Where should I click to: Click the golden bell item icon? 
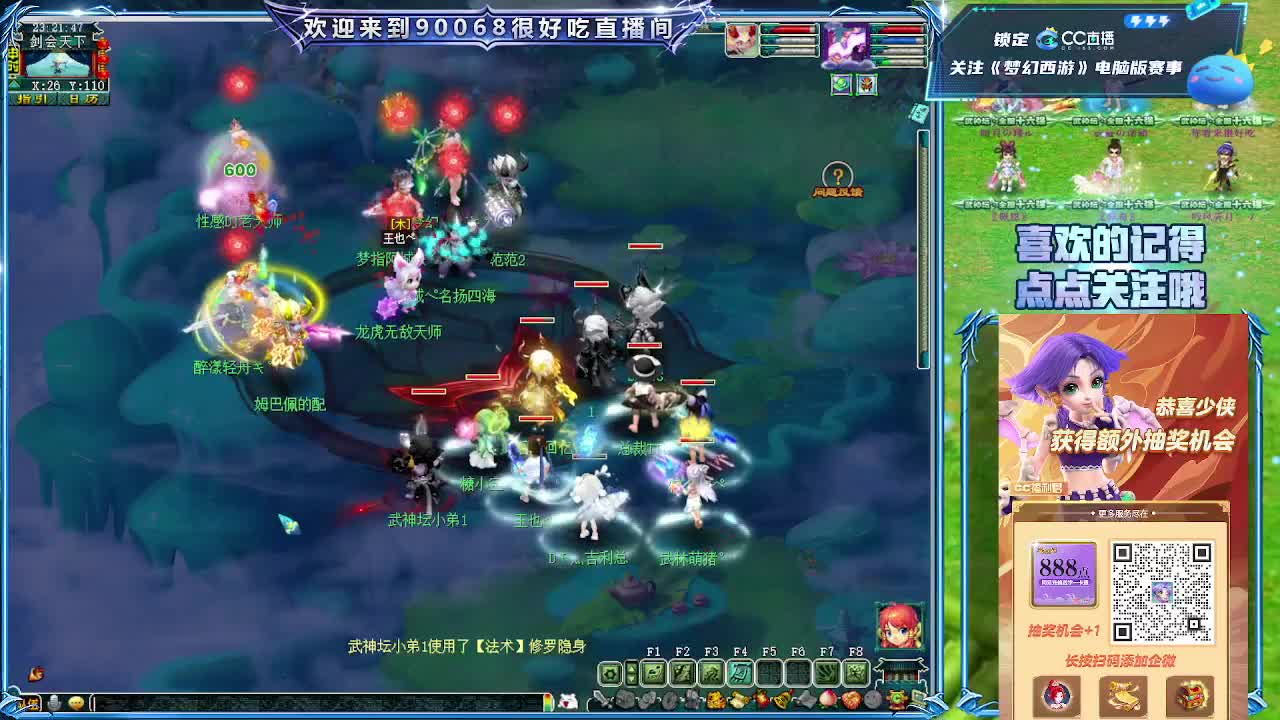point(783,700)
